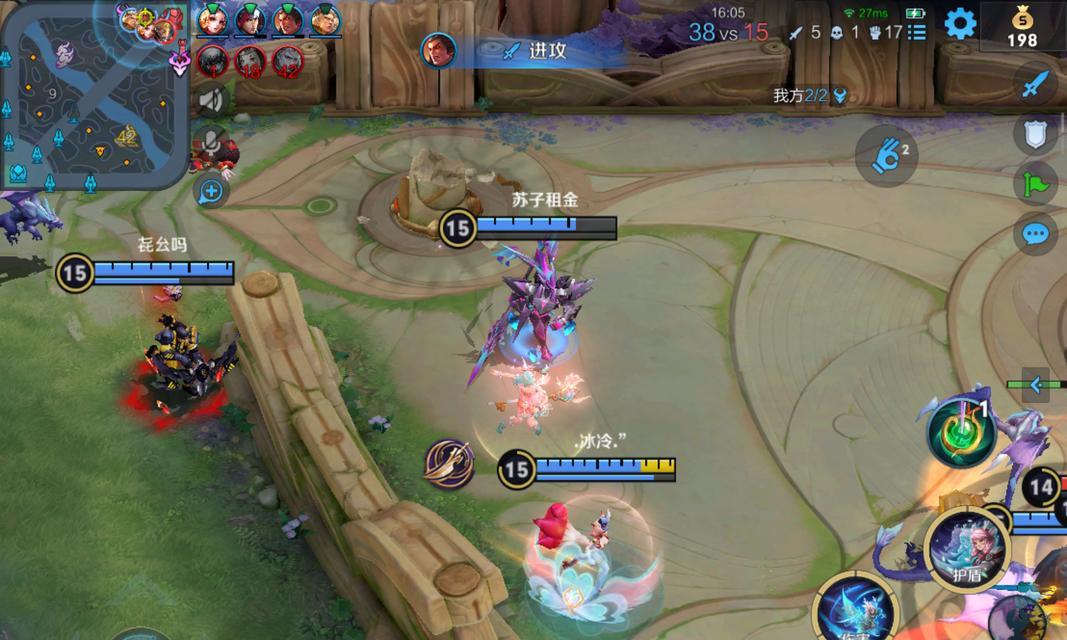Open the blue chat bubble
This screenshot has width=1067, height=640.
tap(1035, 234)
